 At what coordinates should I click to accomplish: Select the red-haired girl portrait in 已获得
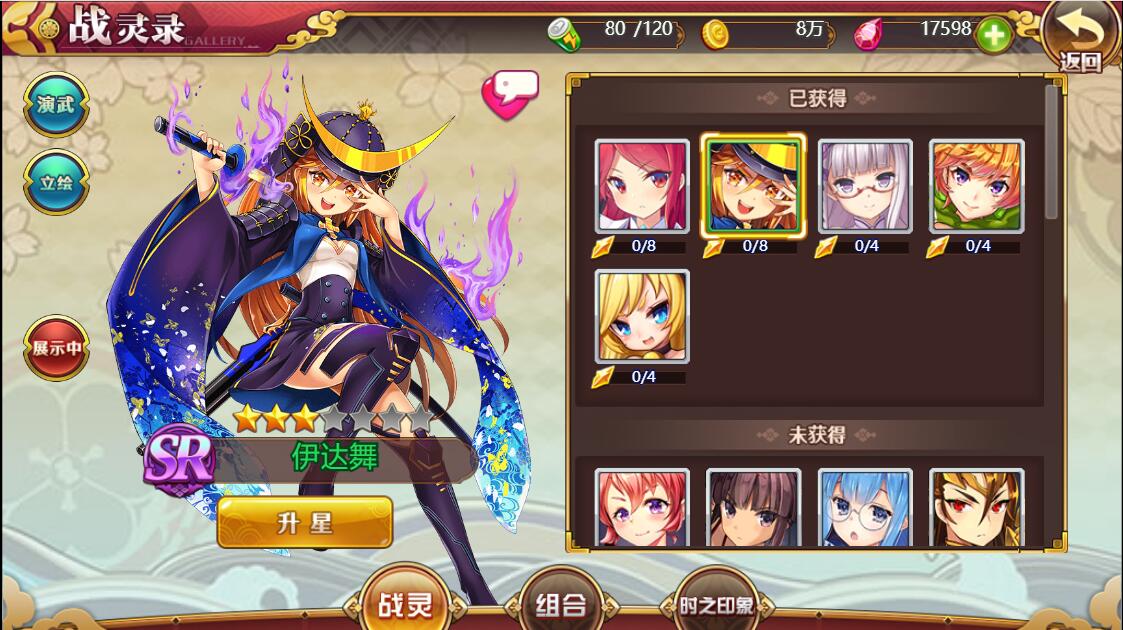(x=642, y=186)
